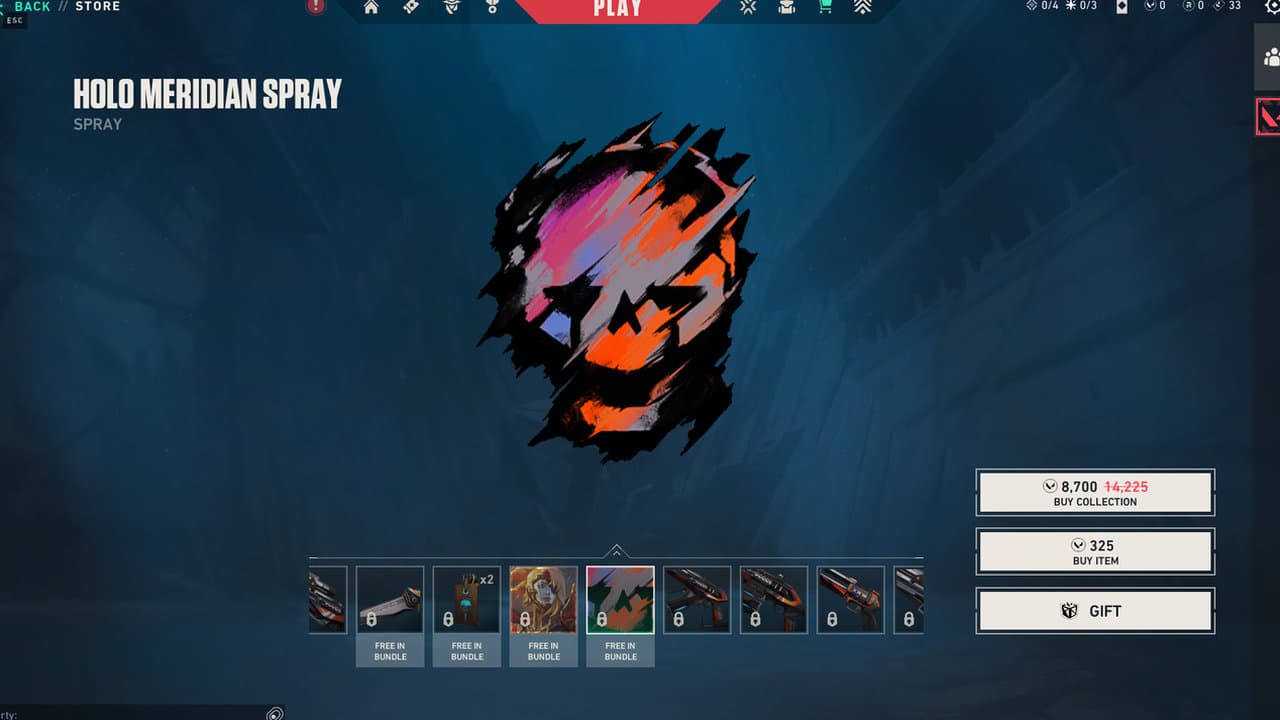Click the red exclamation alert icon near top left
Screen dimensions: 1280x720
point(316,7)
